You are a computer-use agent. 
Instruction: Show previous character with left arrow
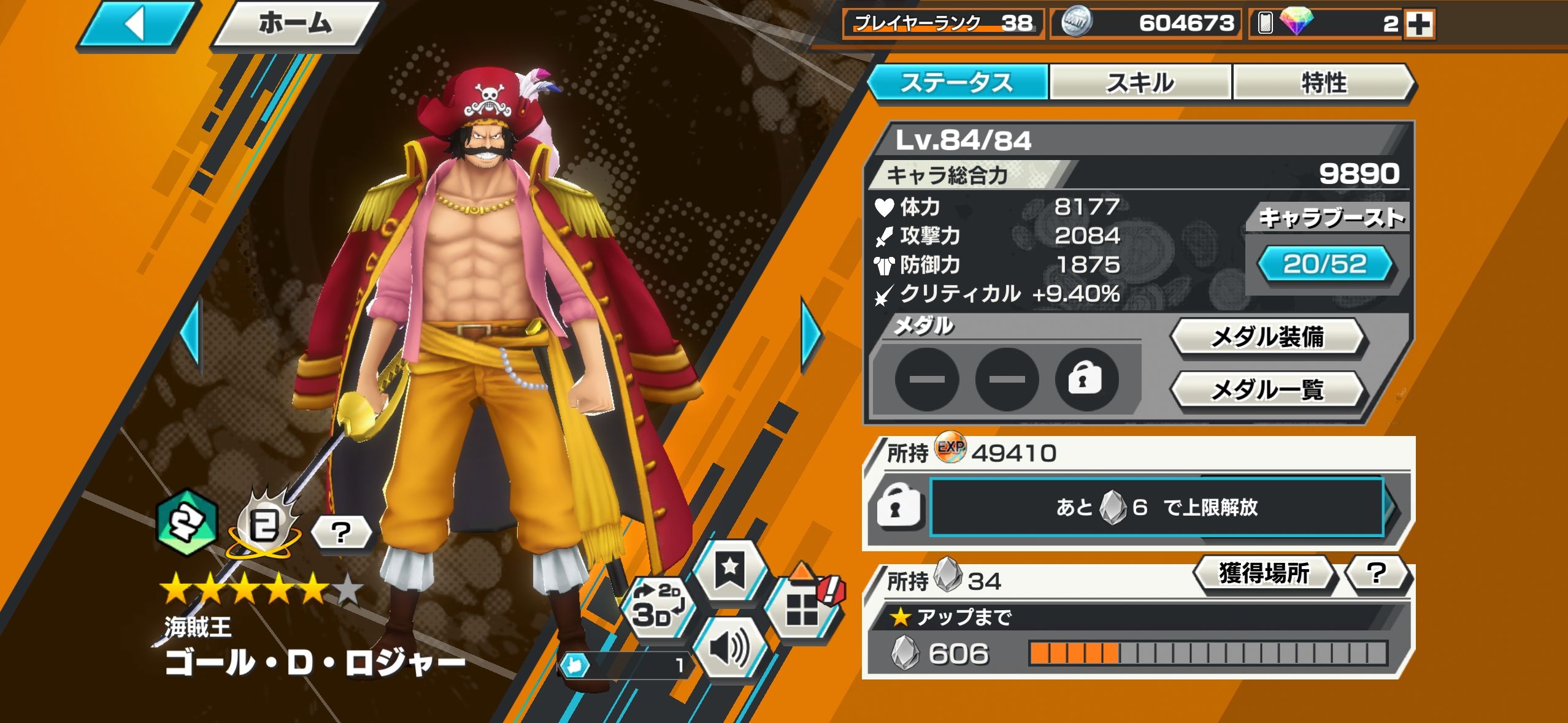[x=191, y=335]
